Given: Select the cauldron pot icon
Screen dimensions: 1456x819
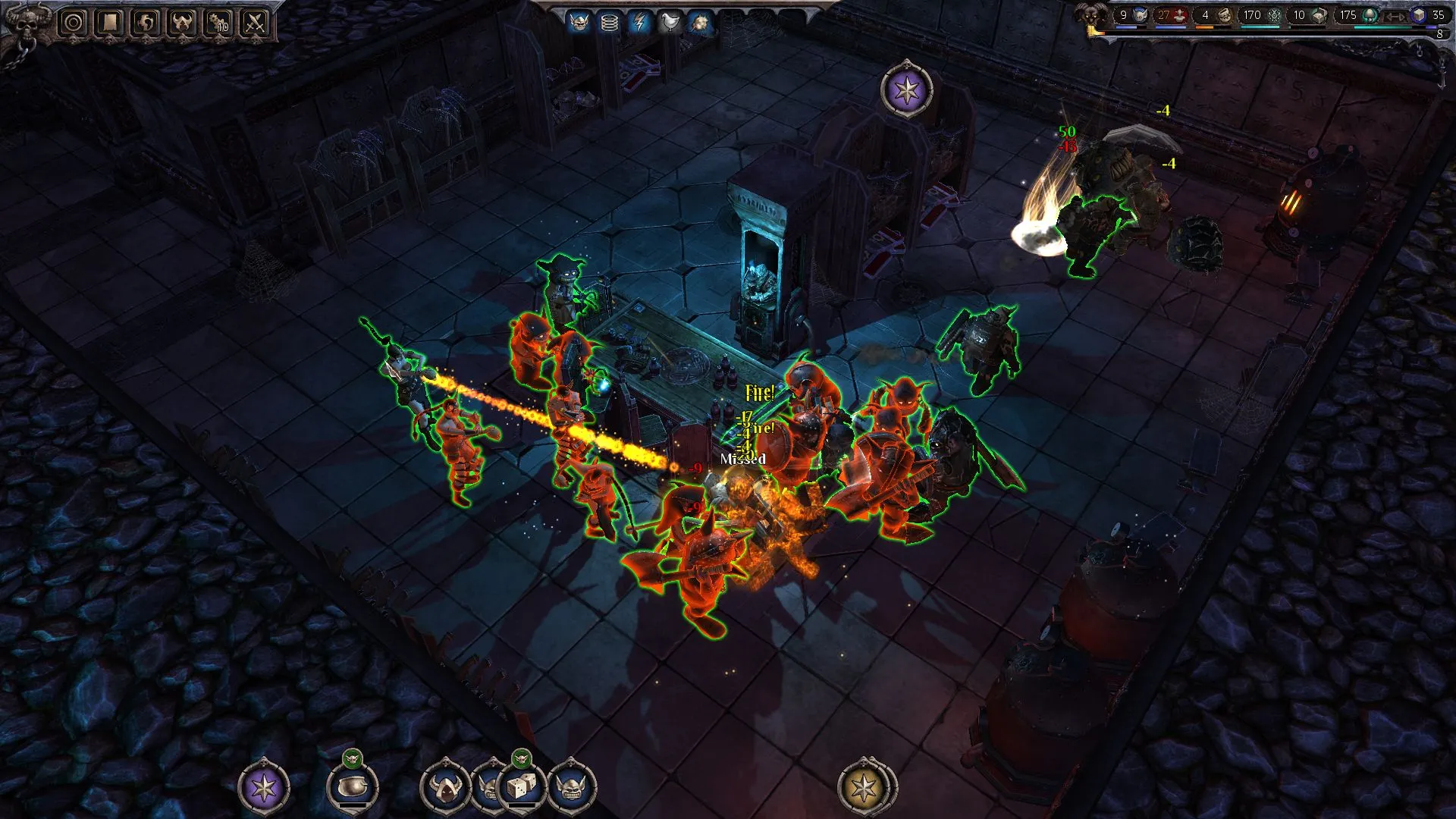Looking at the screenshot, I should pos(352,788).
